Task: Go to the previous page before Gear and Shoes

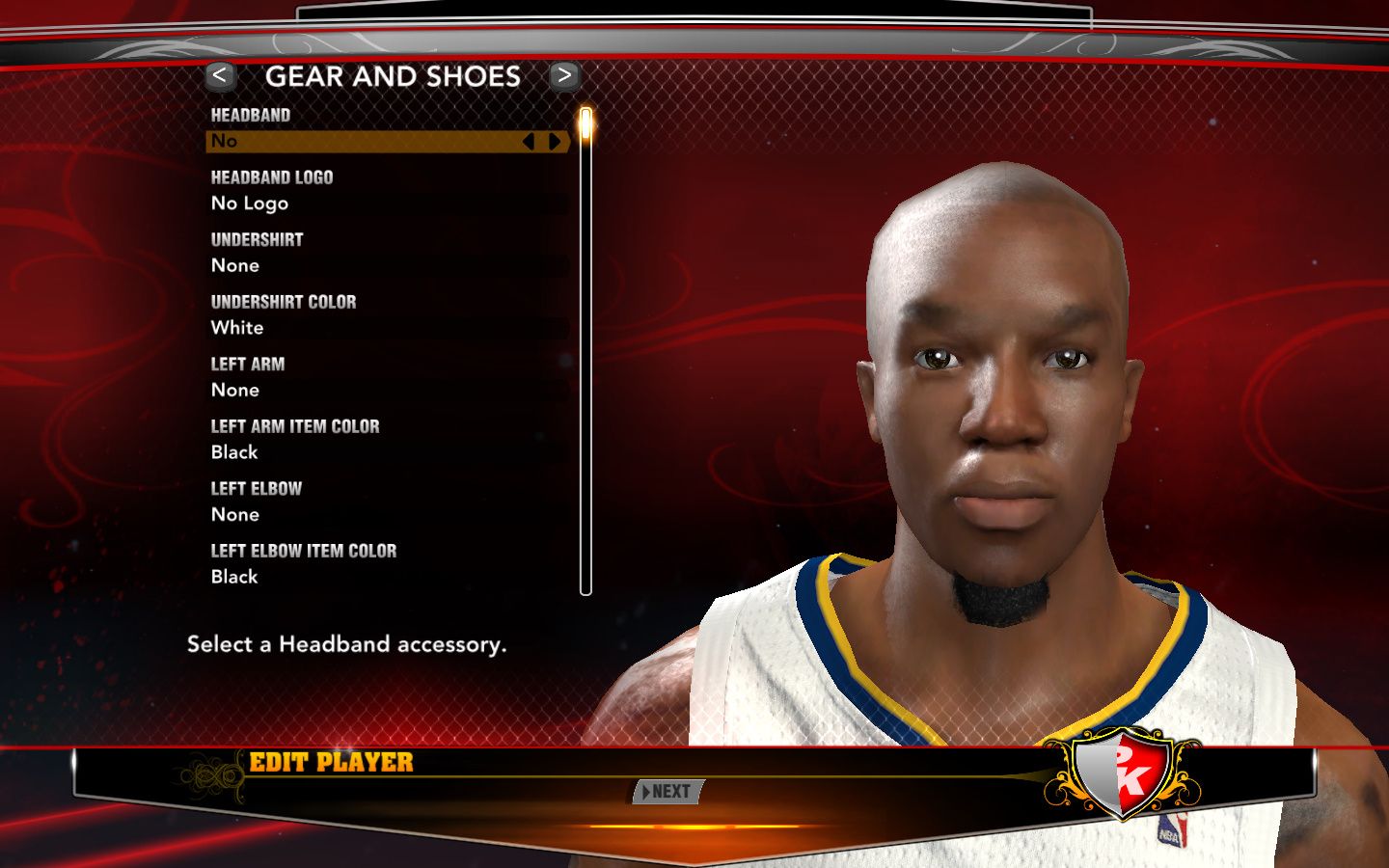Action: coord(220,75)
